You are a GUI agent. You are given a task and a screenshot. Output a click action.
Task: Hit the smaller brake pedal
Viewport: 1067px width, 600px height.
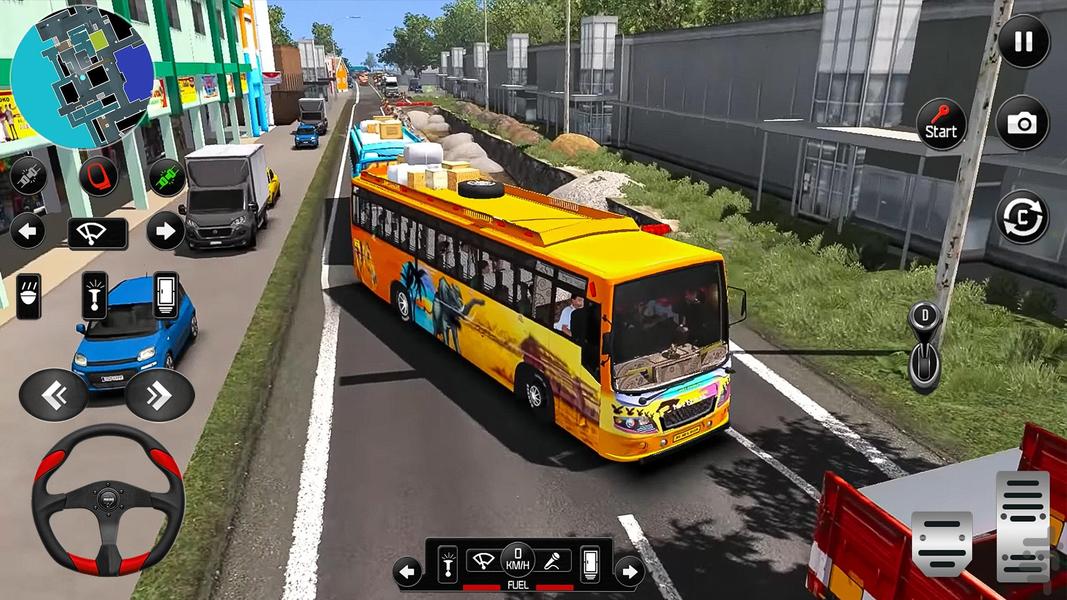click(941, 544)
